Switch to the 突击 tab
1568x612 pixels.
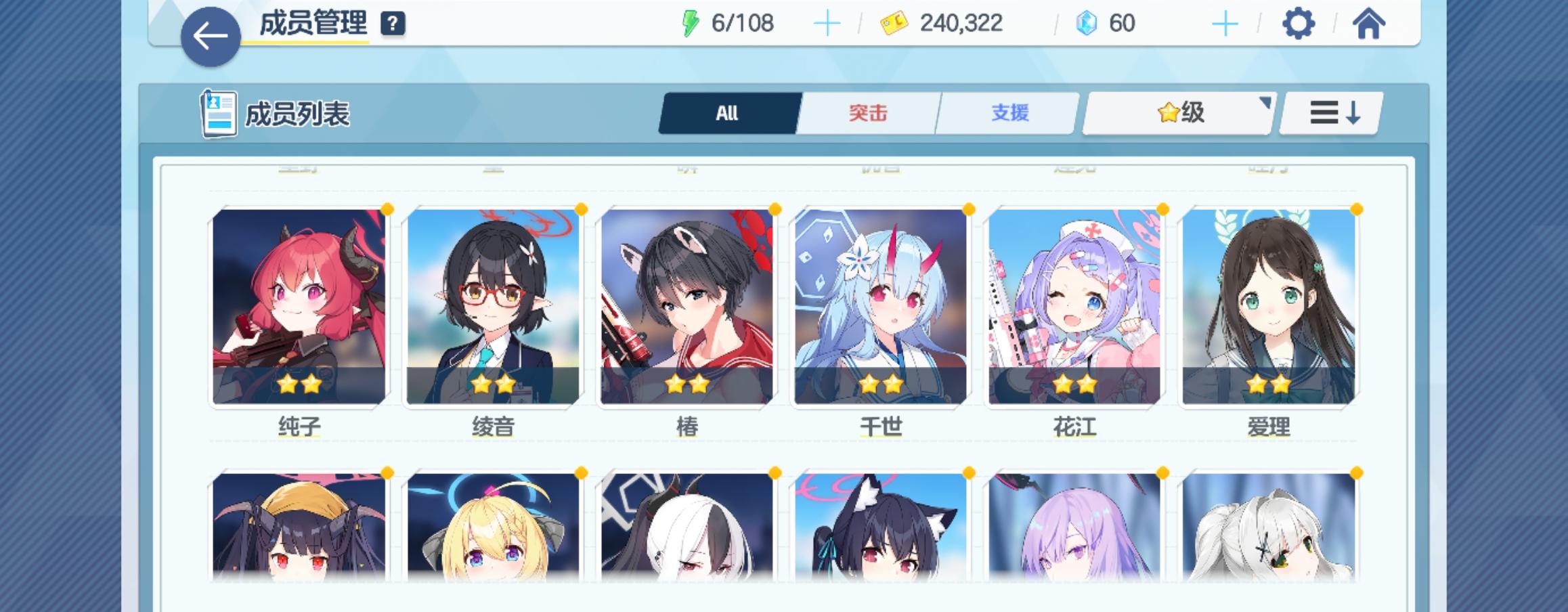click(x=868, y=114)
